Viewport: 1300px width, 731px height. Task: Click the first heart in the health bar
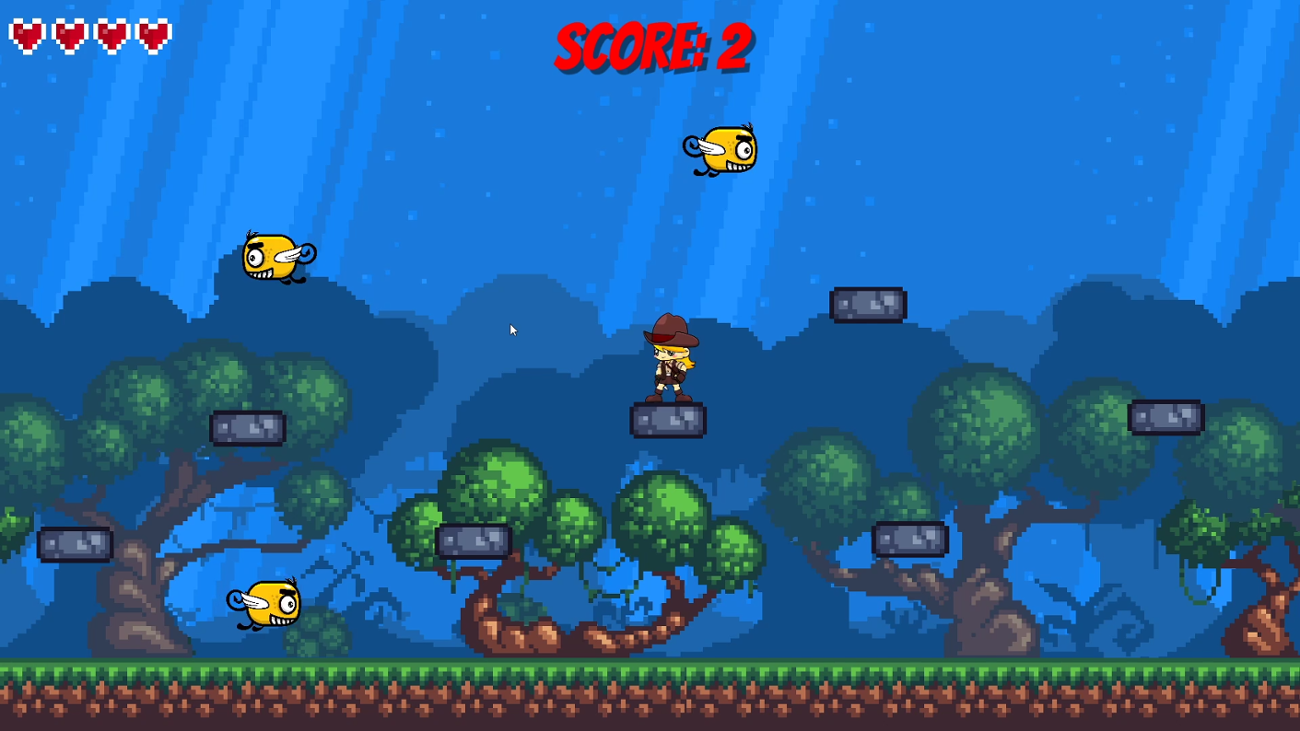[x=28, y=34]
